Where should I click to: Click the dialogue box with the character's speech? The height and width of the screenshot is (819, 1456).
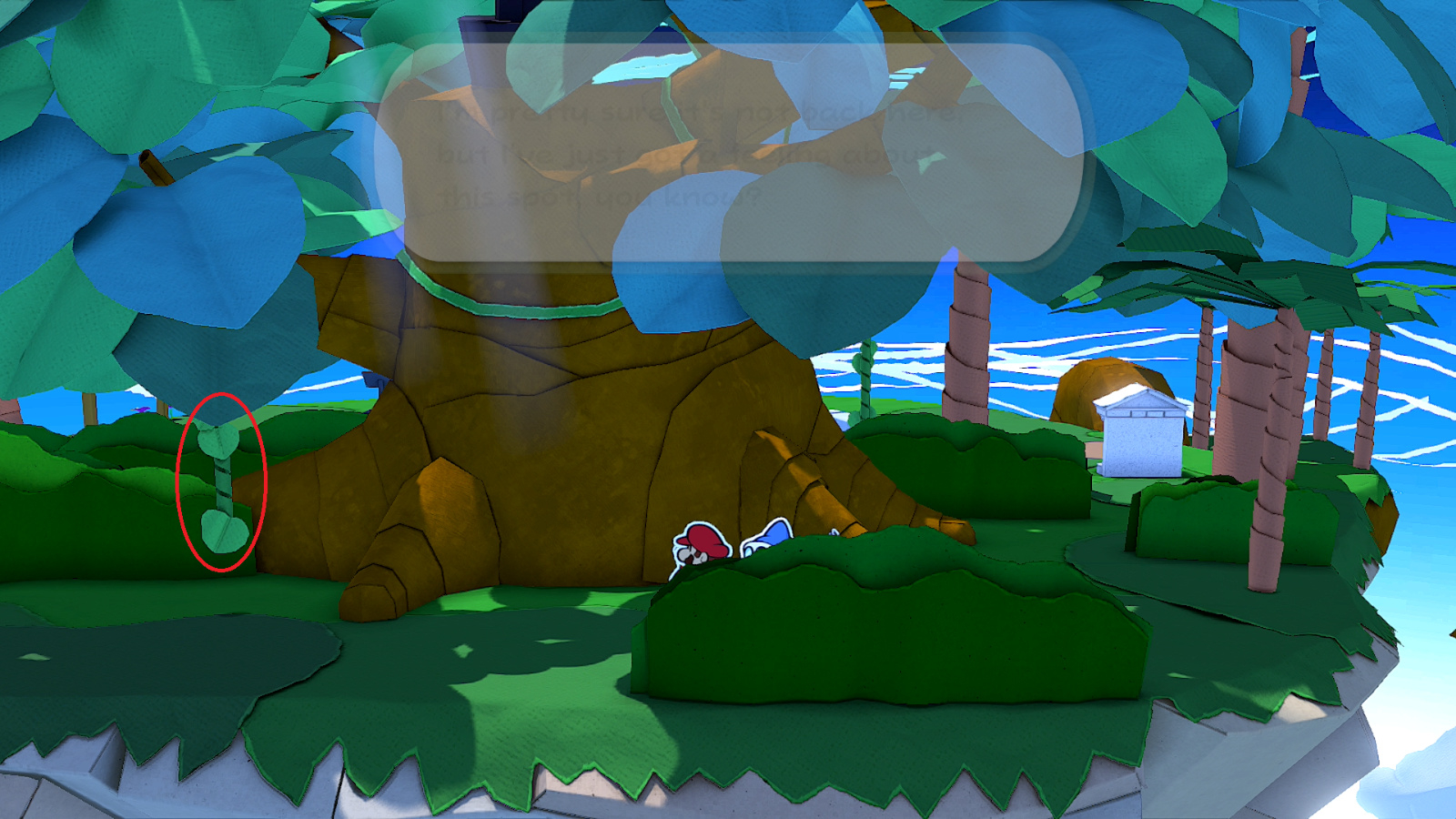click(737, 150)
